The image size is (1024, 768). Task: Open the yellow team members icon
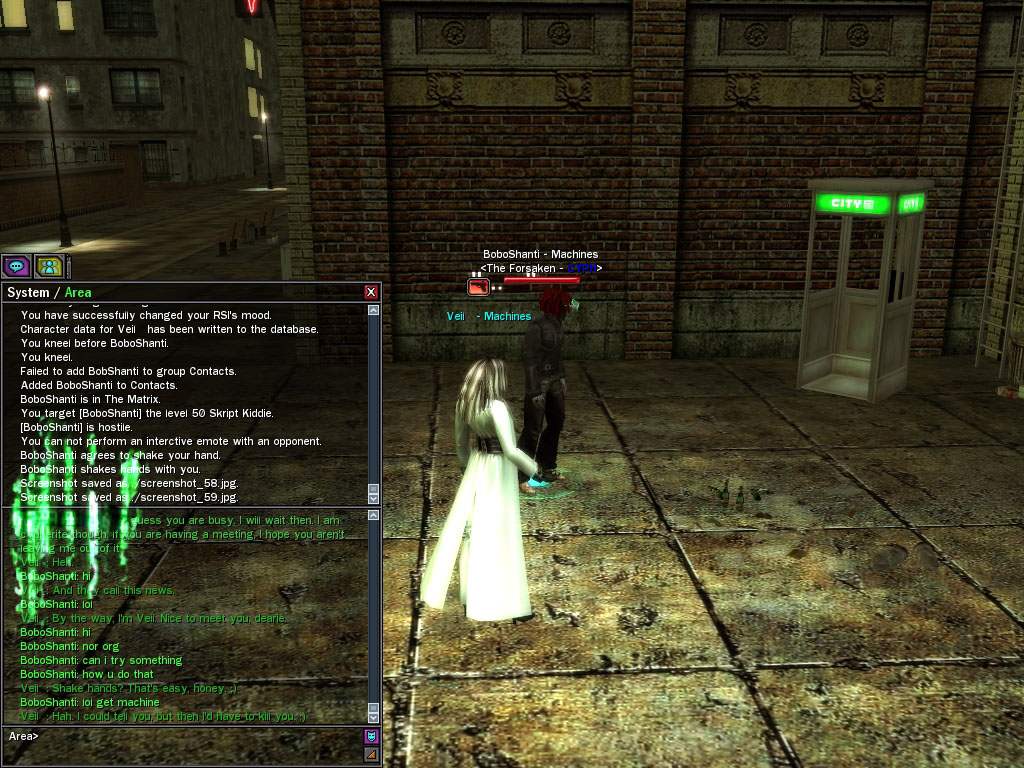(49, 266)
